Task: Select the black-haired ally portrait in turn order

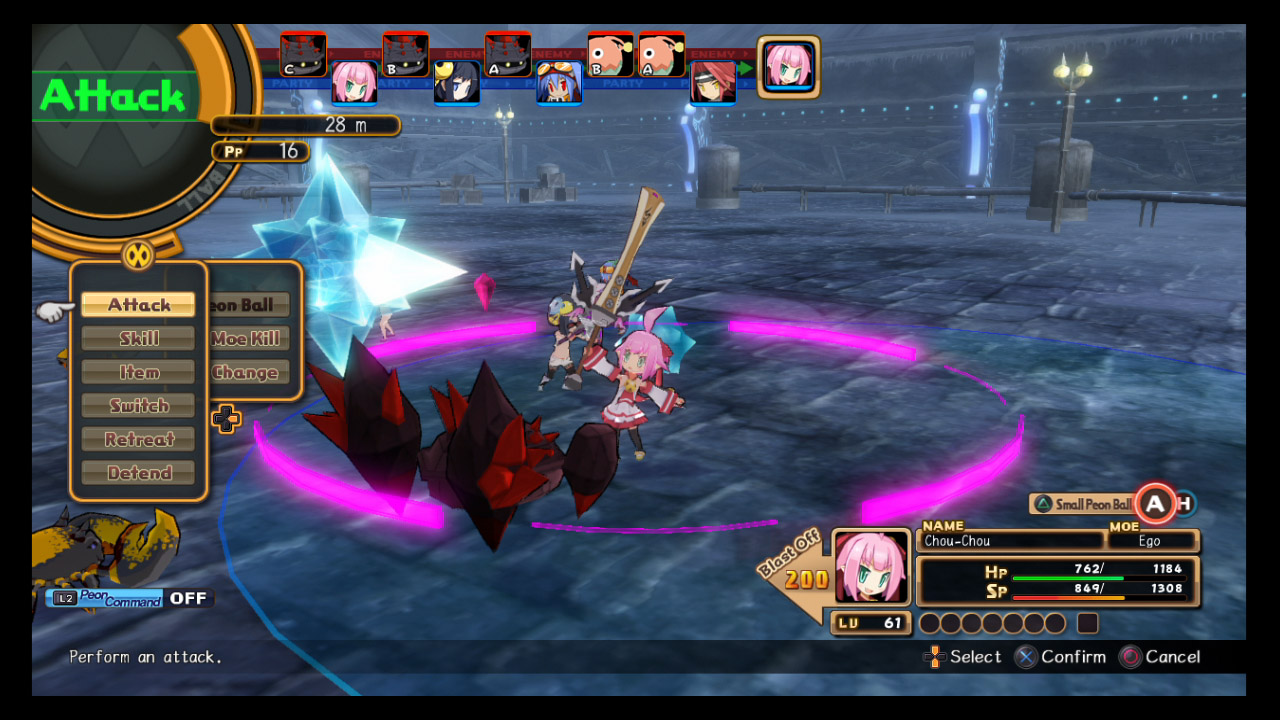Action: point(456,82)
